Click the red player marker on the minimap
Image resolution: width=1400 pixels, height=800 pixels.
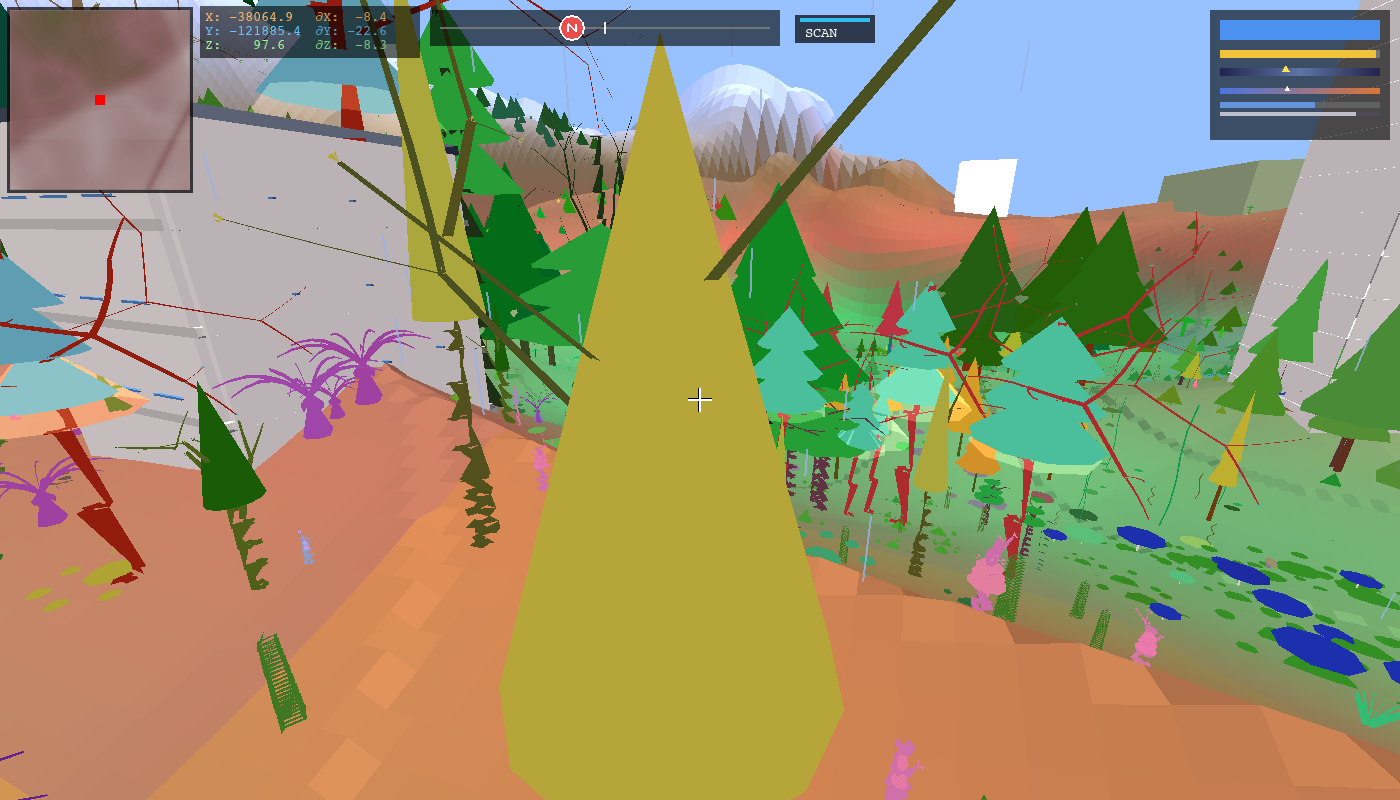click(x=98, y=100)
